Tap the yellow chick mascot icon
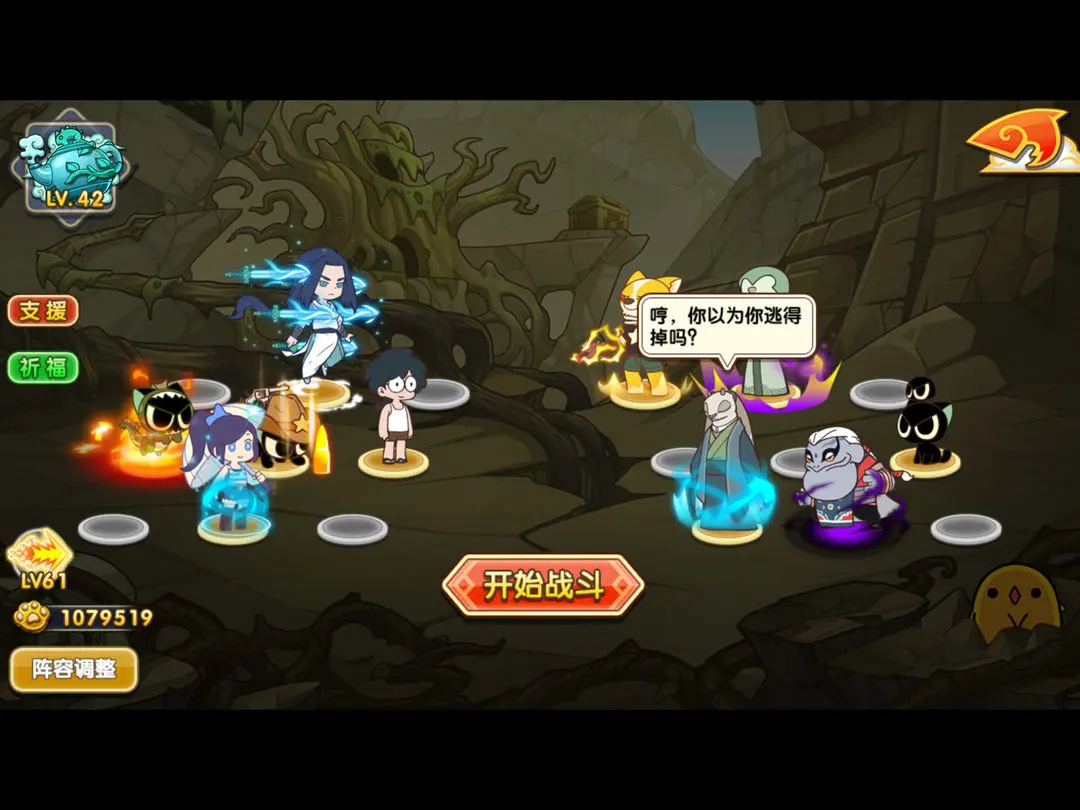 click(1015, 603)
